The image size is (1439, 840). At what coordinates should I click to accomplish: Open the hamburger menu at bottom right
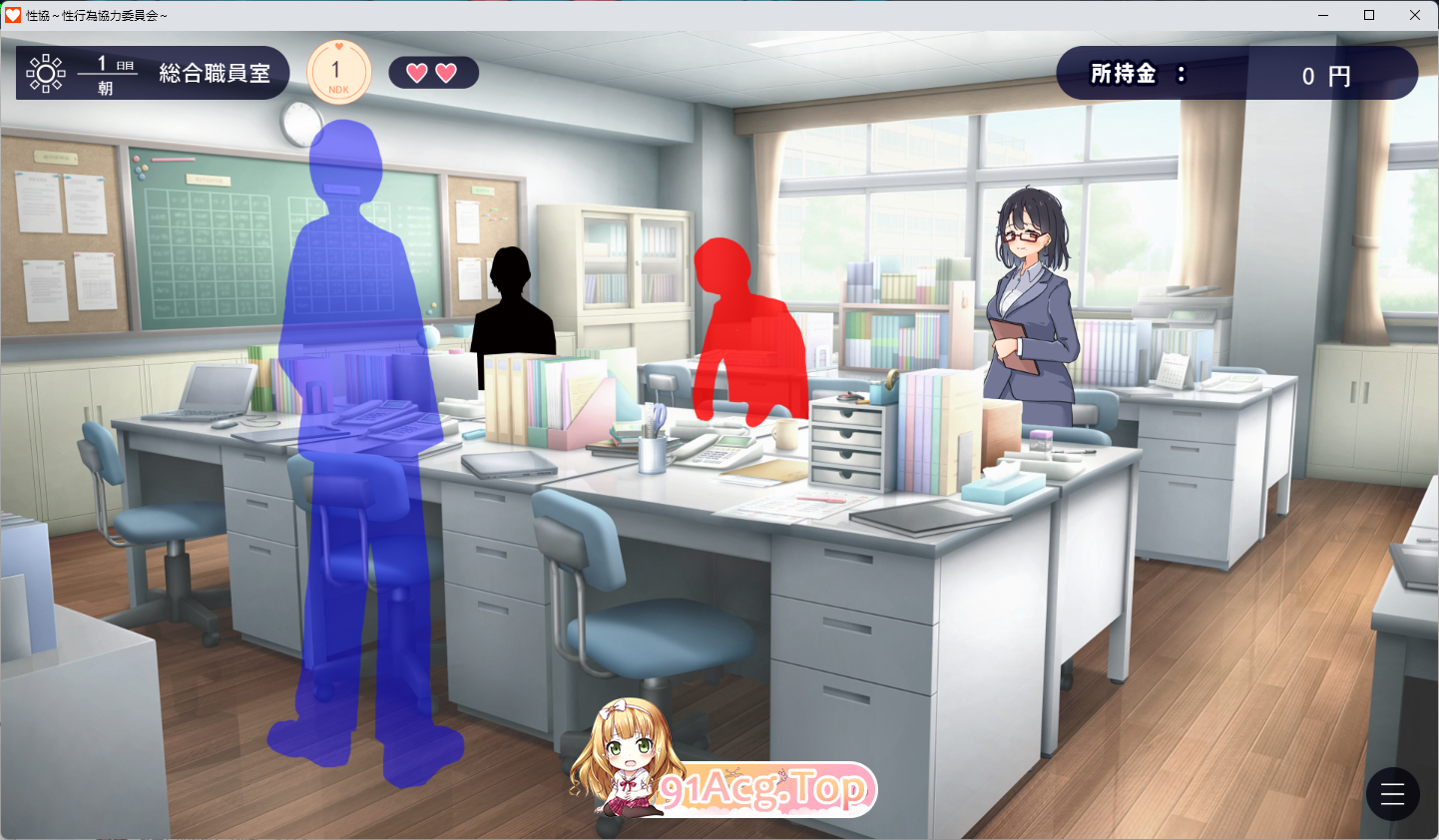1392,794
